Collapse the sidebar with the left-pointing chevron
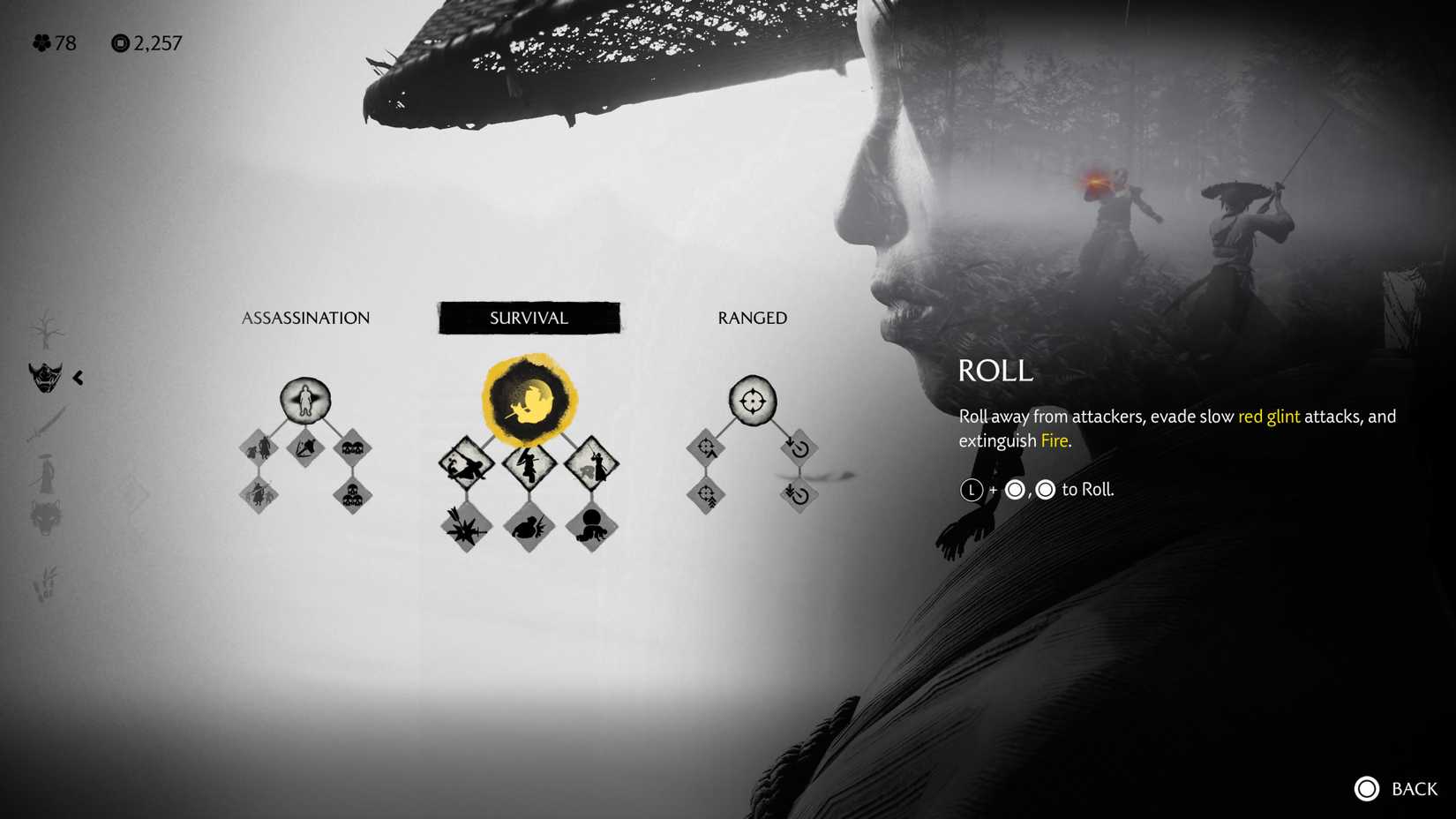The width and height of the screenshot is (1456, 819). 79,378
